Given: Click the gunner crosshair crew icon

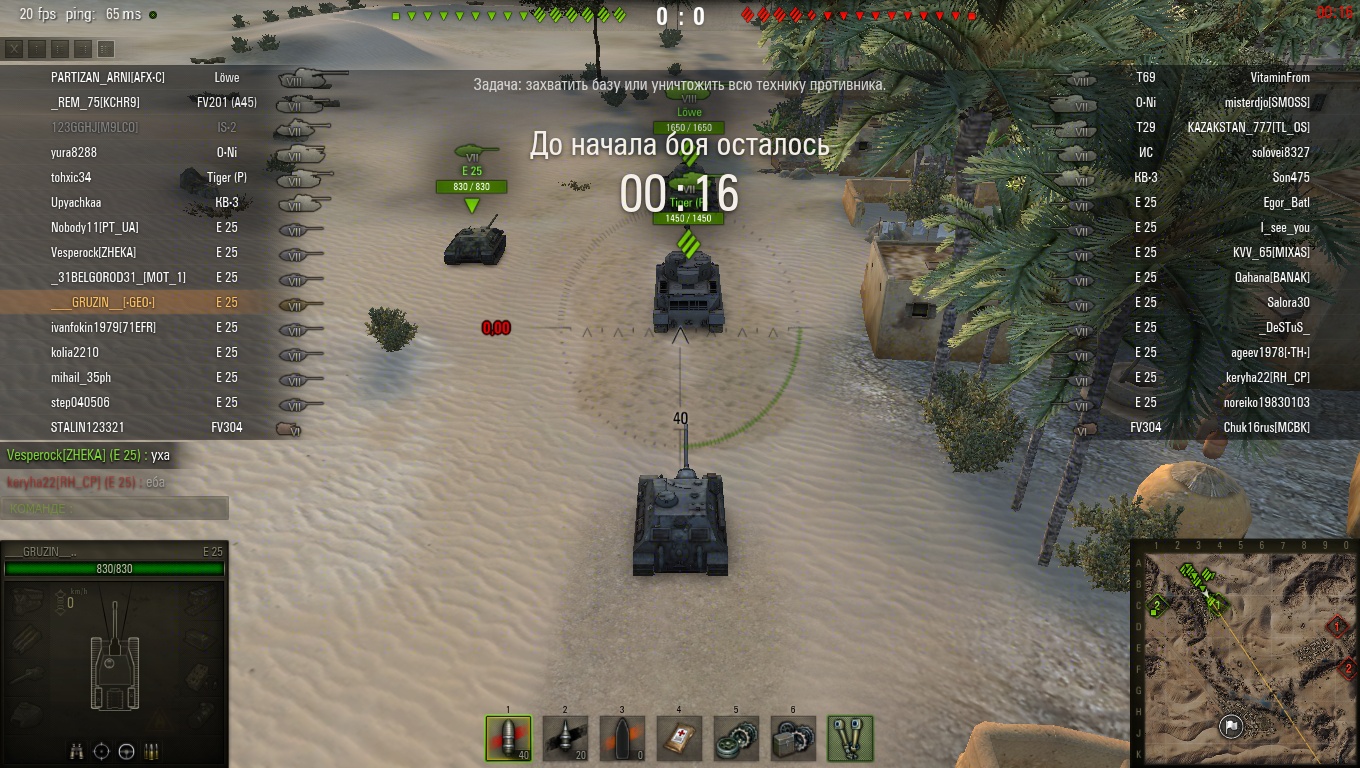Looking at the screenshot, I should (x=102, y=751).
